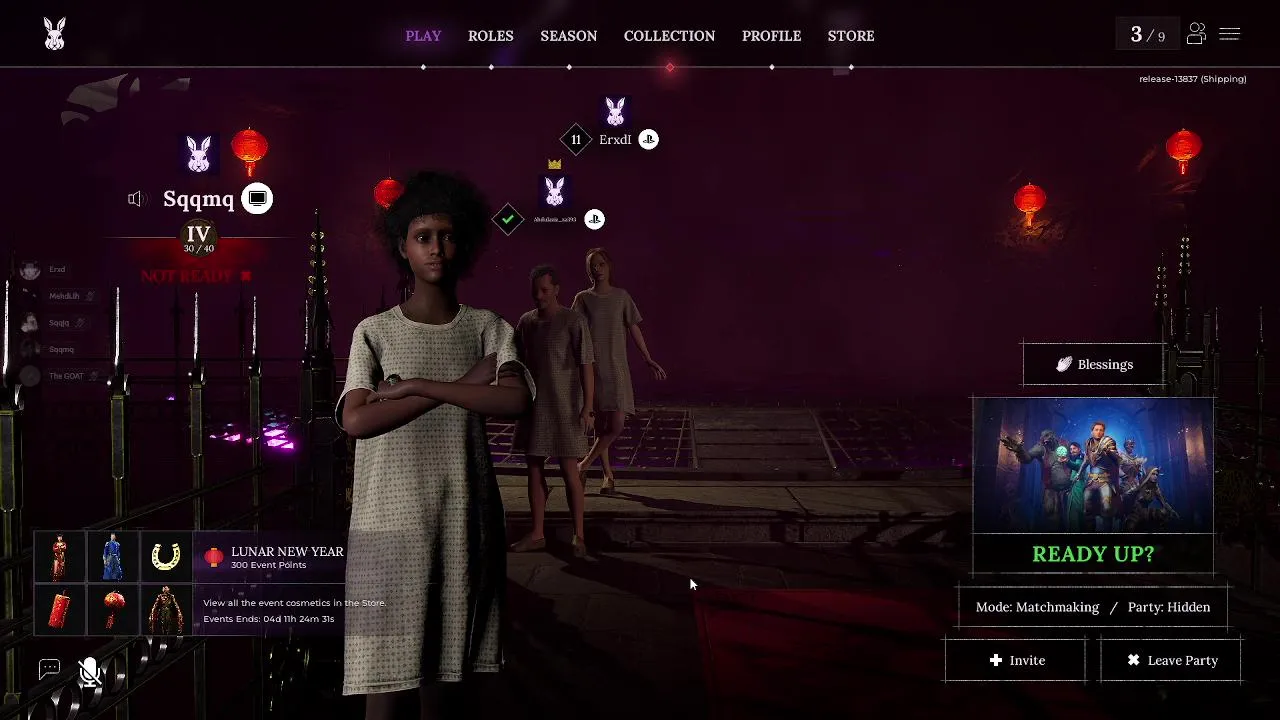
Task: Open the STORE tab
Action: [851, 36]
